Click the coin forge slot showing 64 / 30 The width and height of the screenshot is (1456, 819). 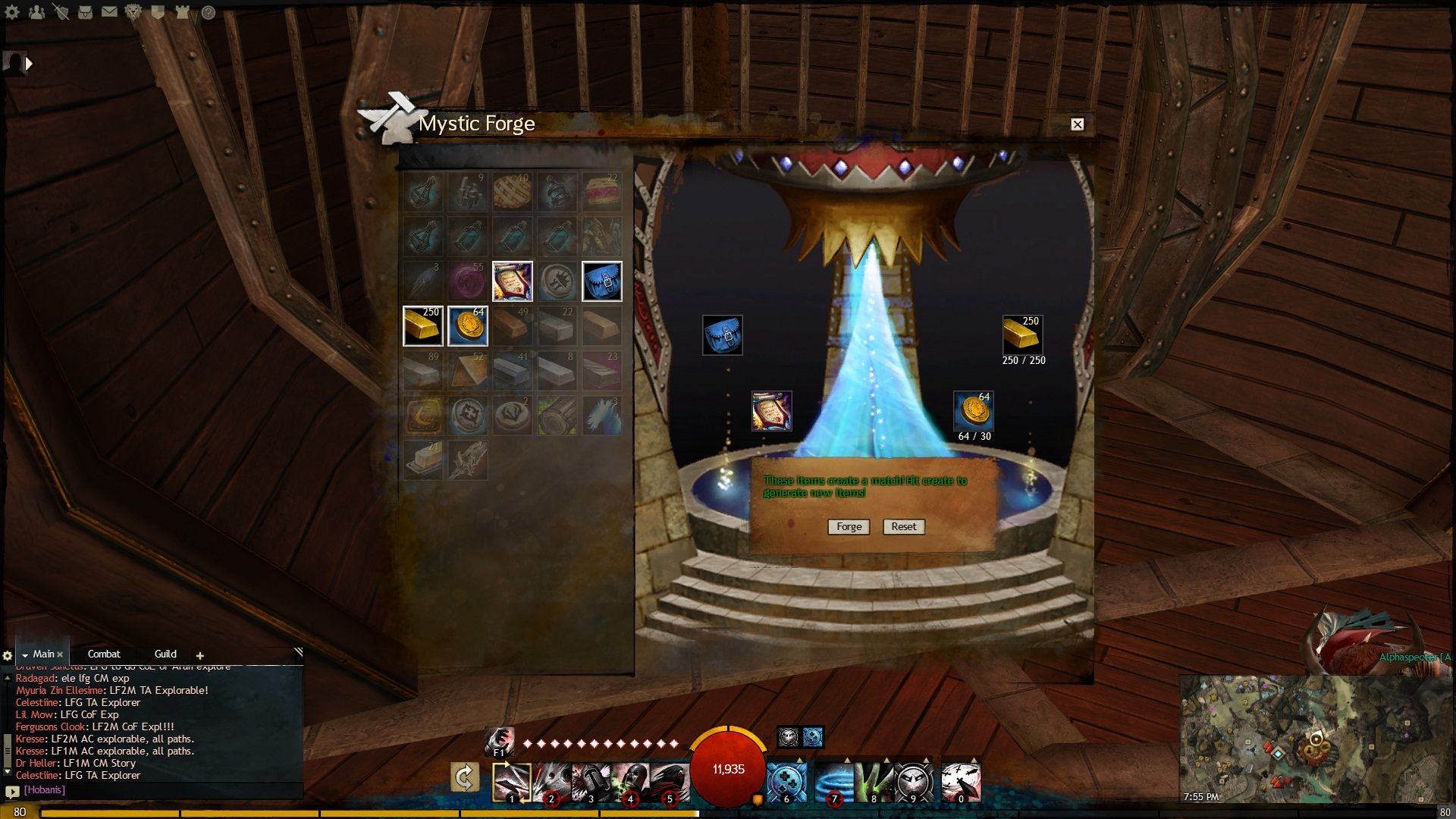click(x=973, y=411)
